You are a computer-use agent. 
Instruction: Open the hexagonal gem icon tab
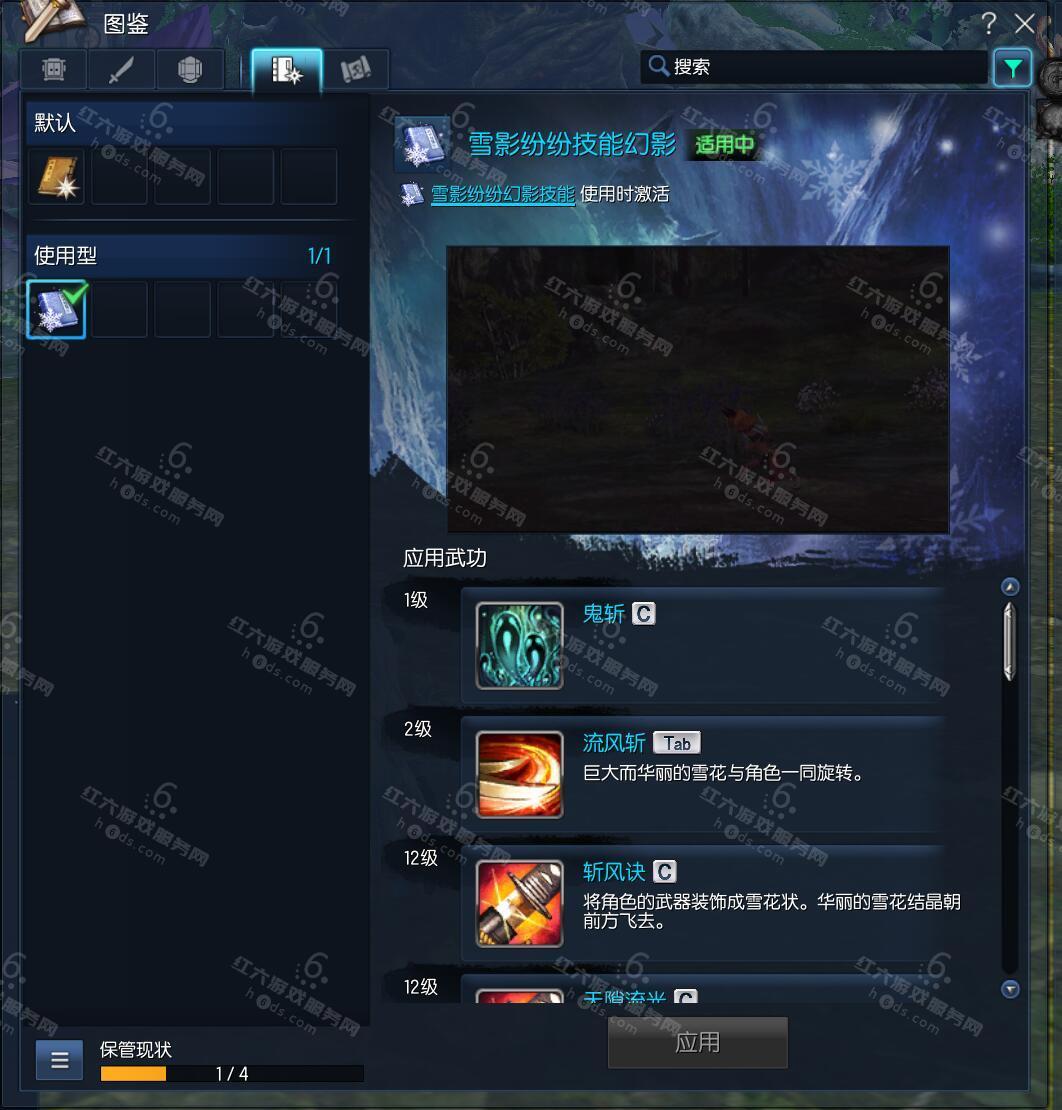(189, 69)
